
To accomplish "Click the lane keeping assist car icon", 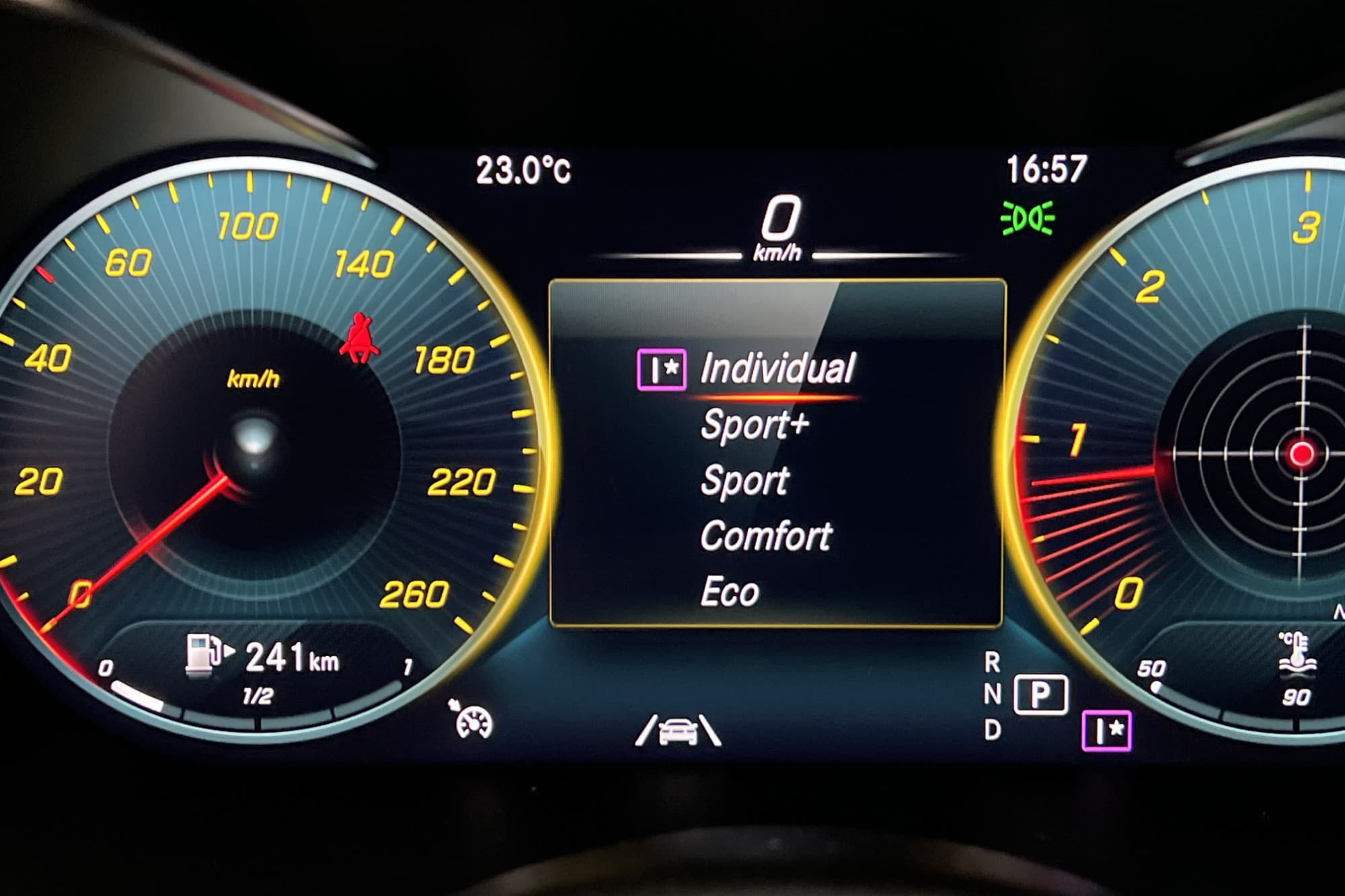I will (x=678, y=731).
